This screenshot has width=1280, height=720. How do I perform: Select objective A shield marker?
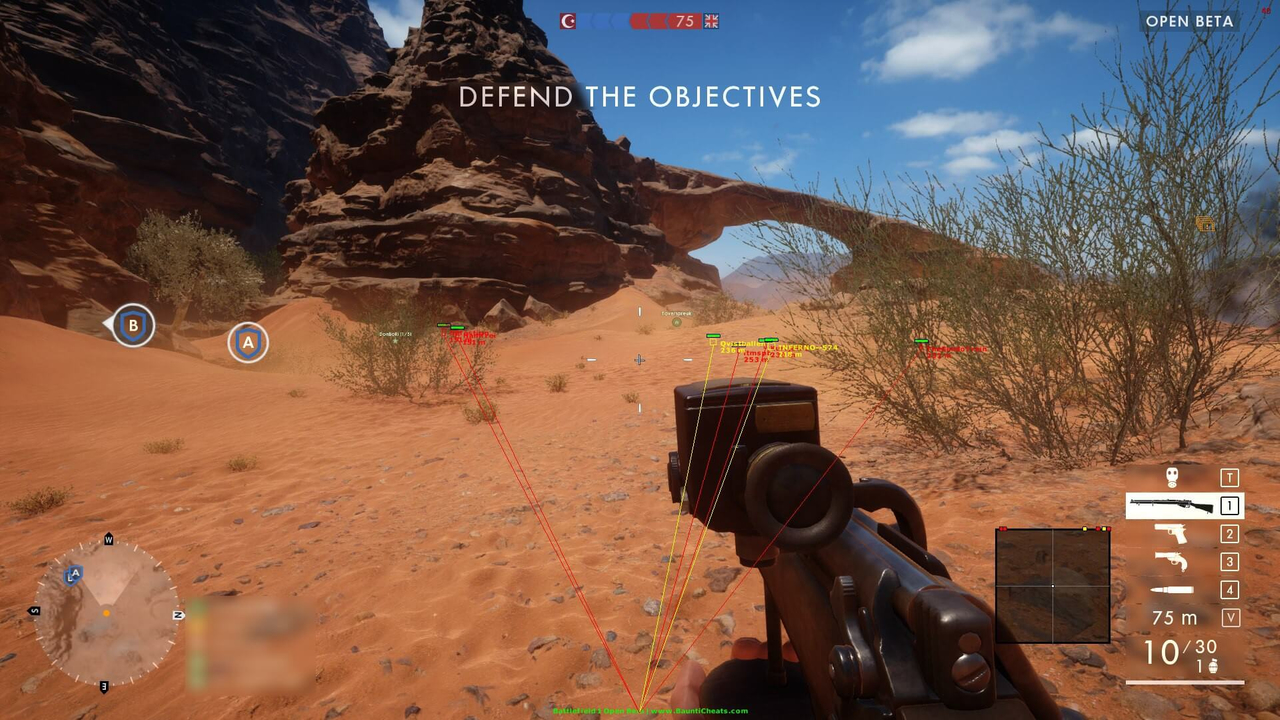click(248, 343)
